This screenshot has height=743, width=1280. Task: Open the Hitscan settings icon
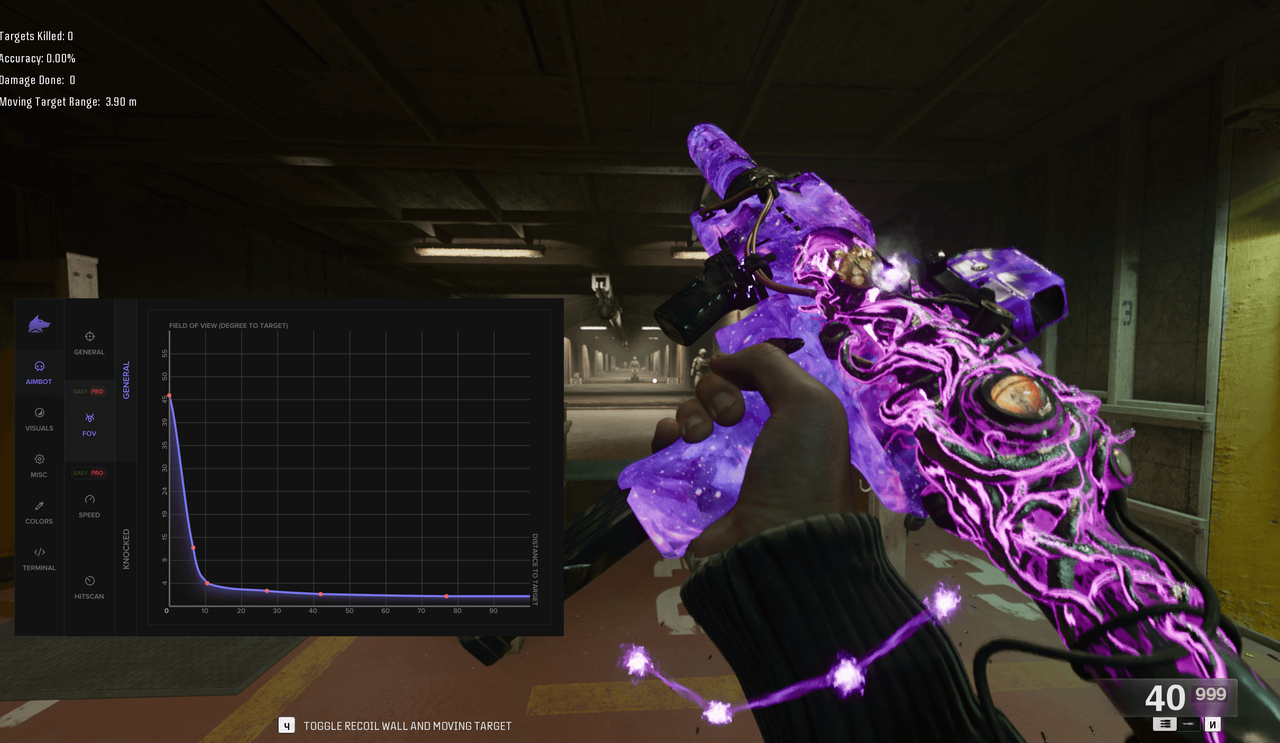click(89, 588)
